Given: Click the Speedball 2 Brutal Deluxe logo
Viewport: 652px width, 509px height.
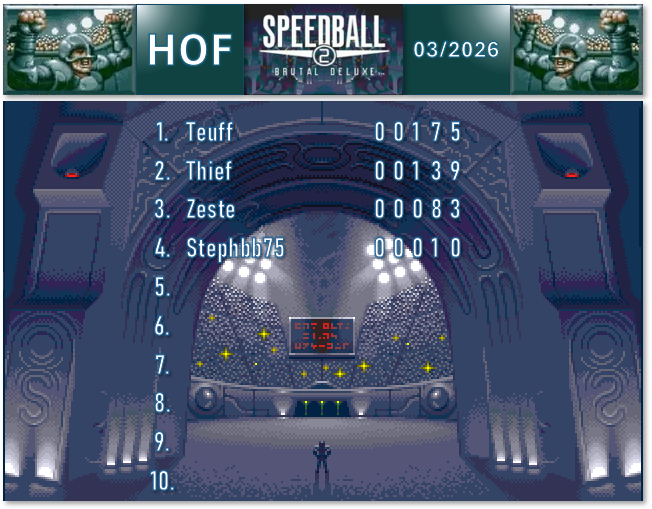Looking at the screenshot, I should click(x=324, y=48).
